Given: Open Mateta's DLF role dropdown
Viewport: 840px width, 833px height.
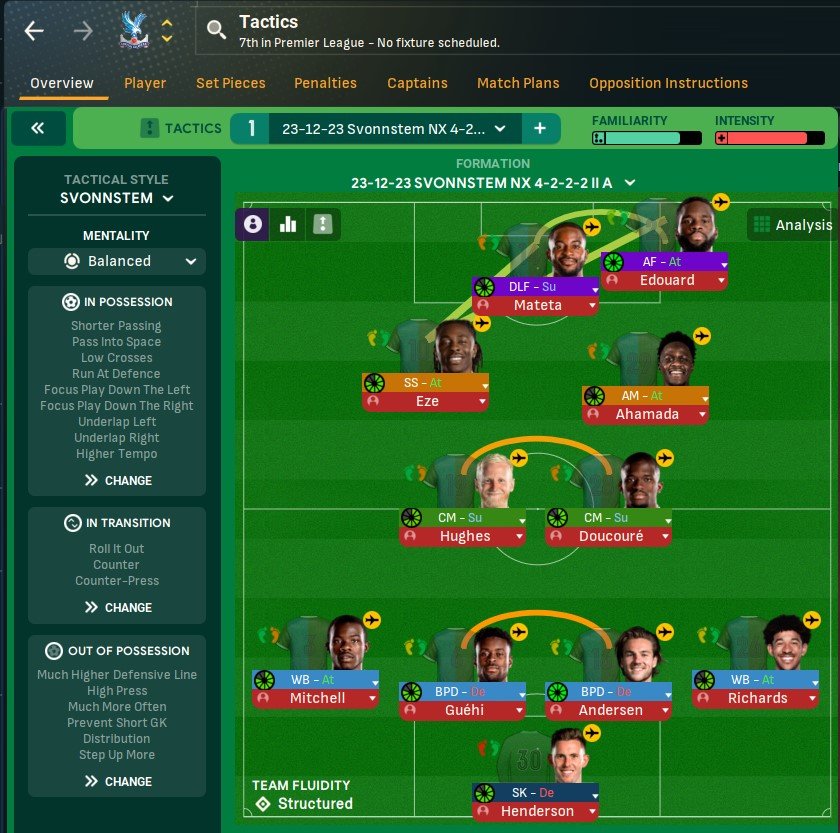Looking at the screenshot, I should point(595,287).
